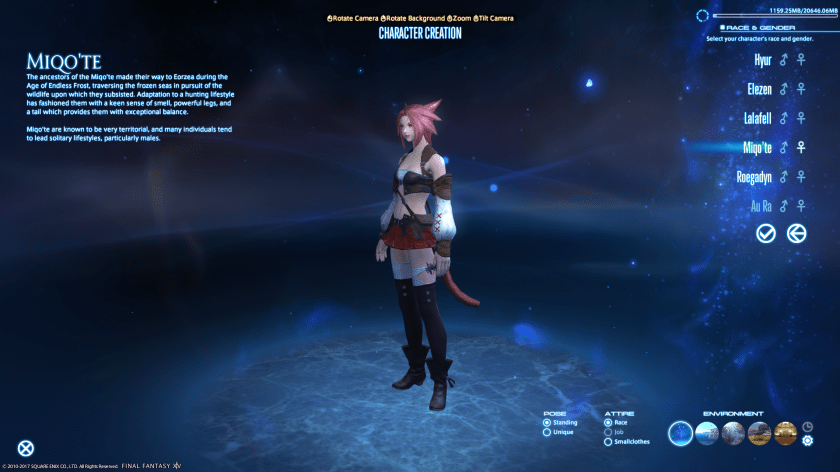Choose the Standing pose option
Screen dimensions: 840x472
(x=547, y=422)
